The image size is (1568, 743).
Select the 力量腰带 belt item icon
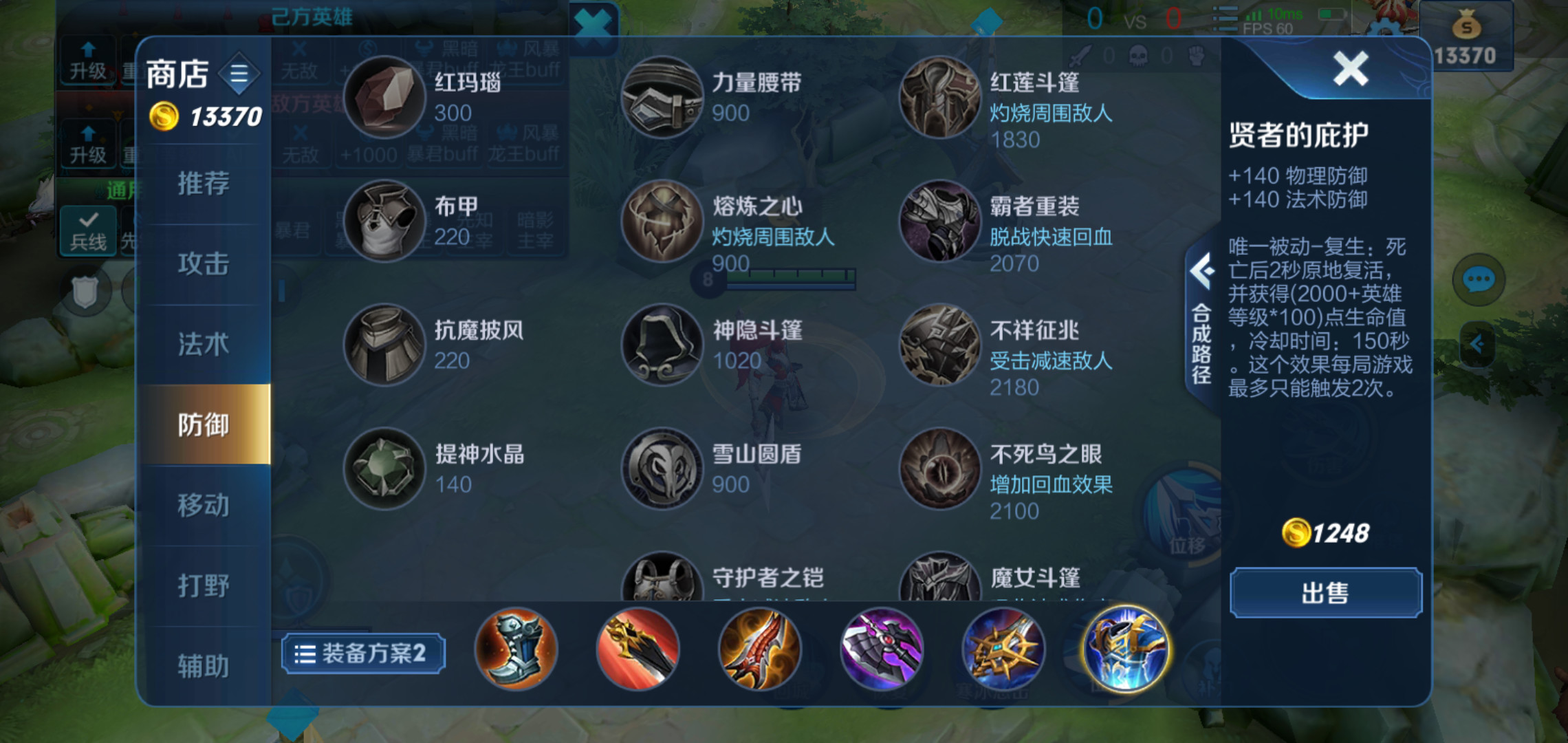[x=662, y=96]
